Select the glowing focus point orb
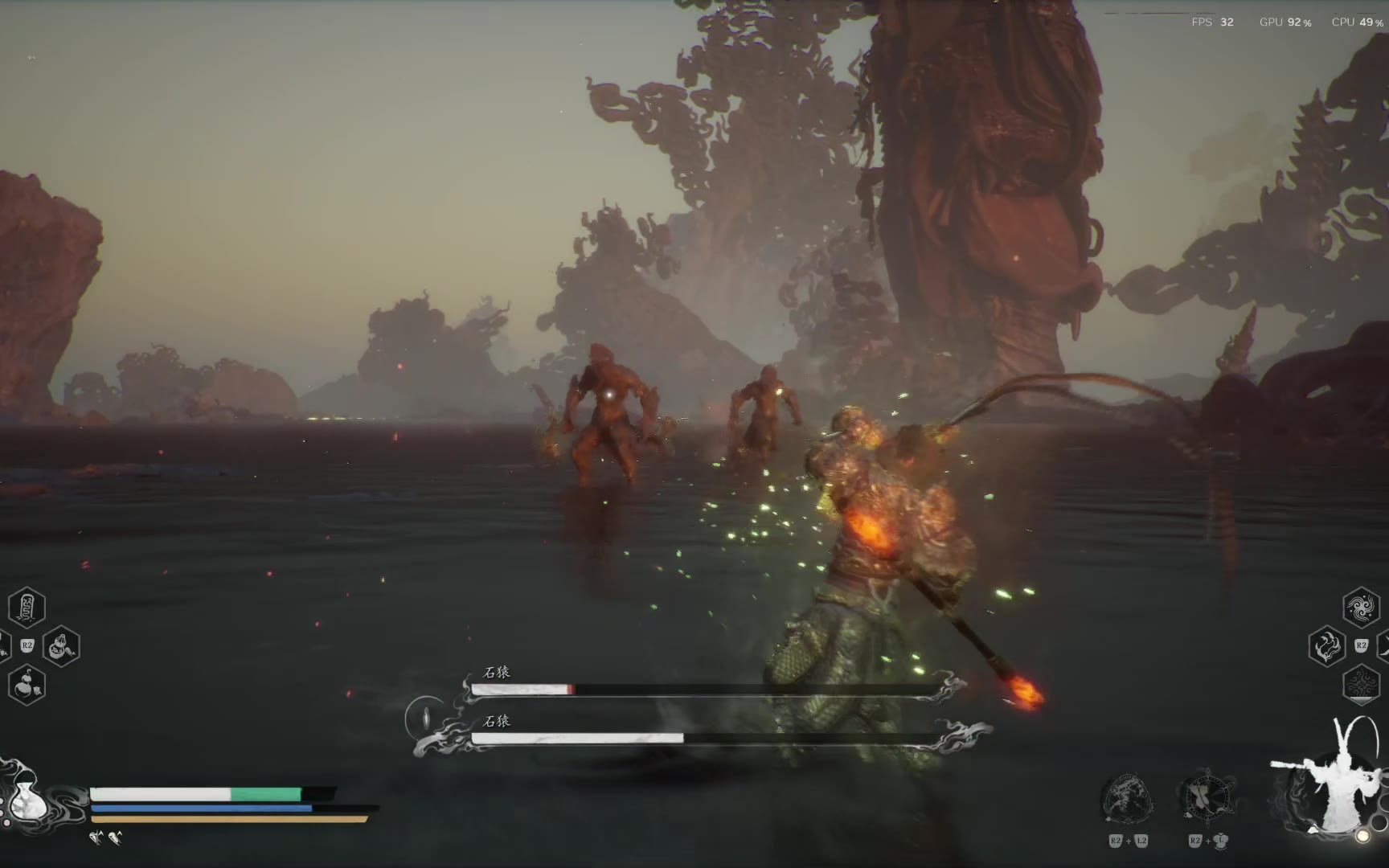1389x868 pixels. click(1362, 837)
